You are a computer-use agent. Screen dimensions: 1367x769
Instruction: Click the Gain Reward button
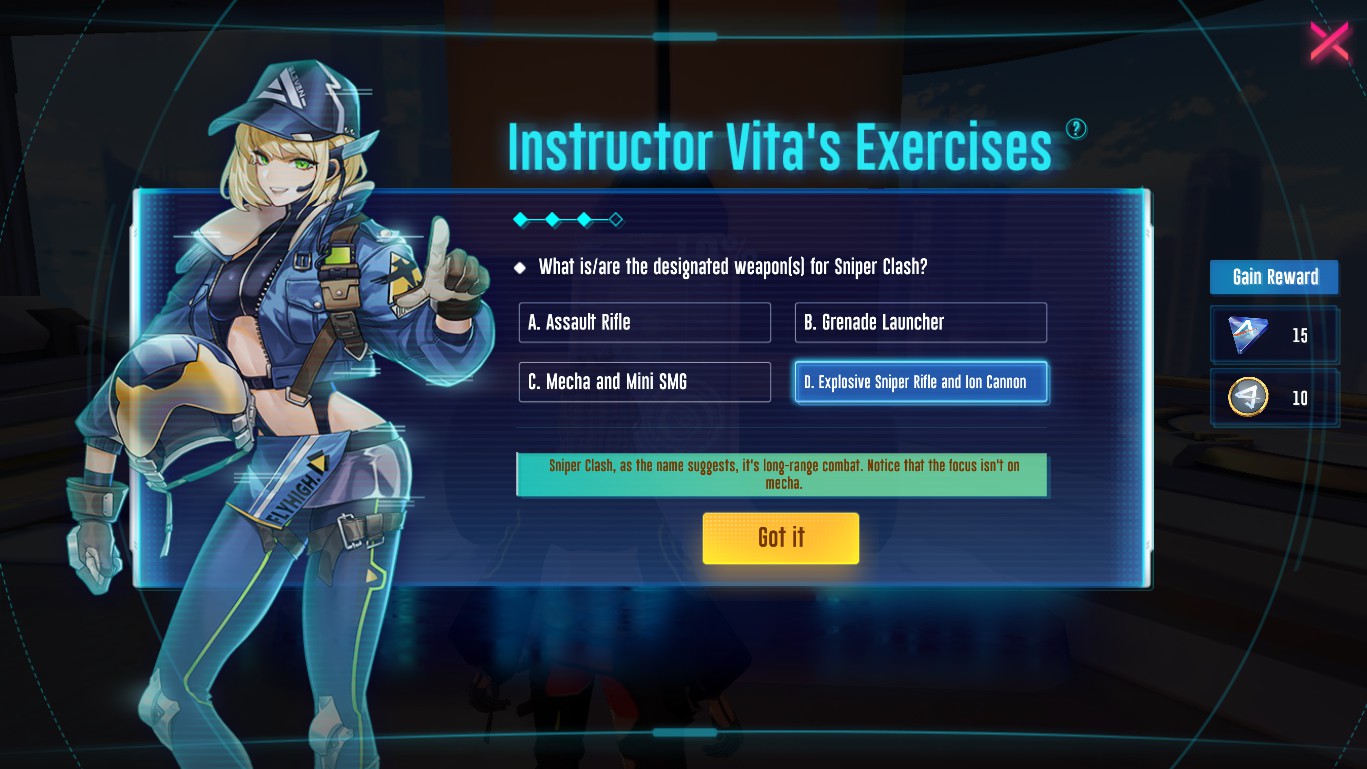click(x=1274, y=277)
